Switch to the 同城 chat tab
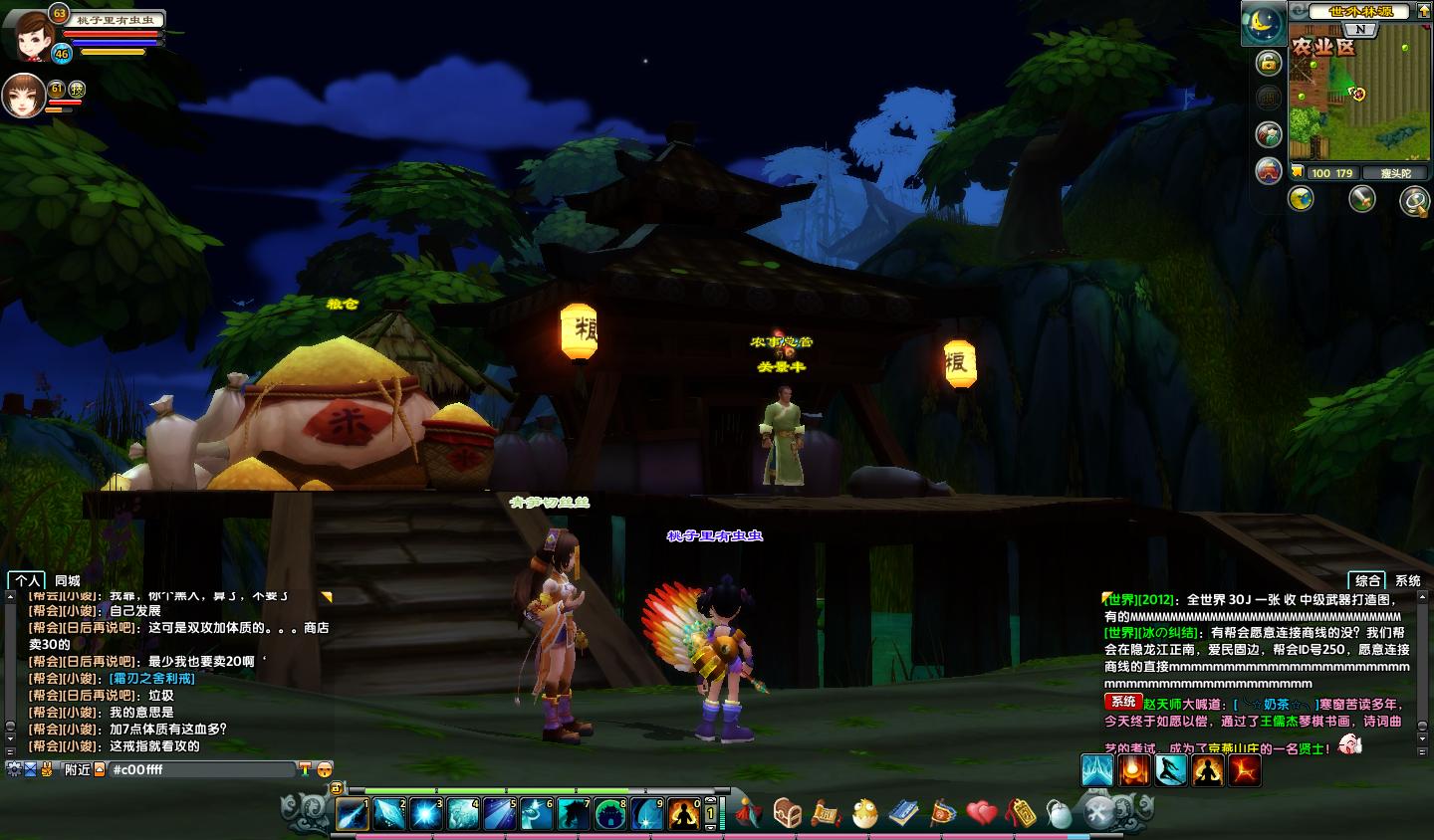Screen dimensions: 1434x840 tap(68, 580)
